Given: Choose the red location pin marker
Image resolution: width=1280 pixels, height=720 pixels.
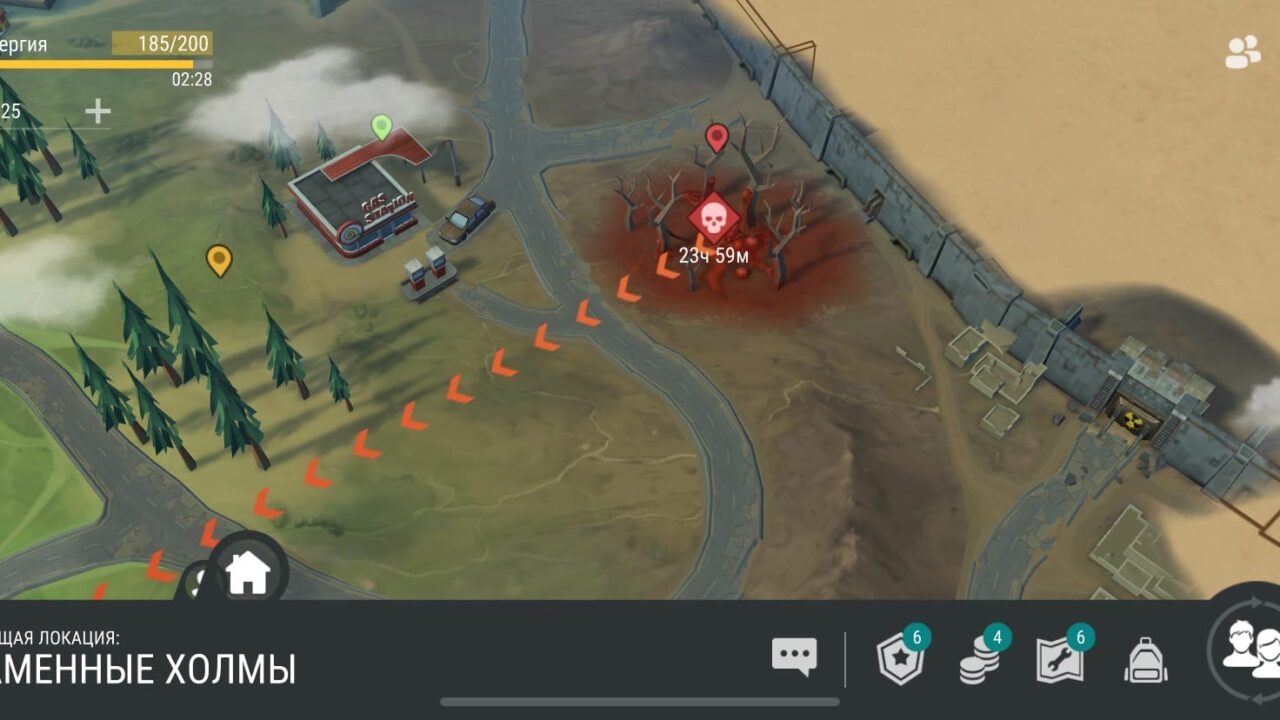Looking at the screenshot, I should click(716, 137).
